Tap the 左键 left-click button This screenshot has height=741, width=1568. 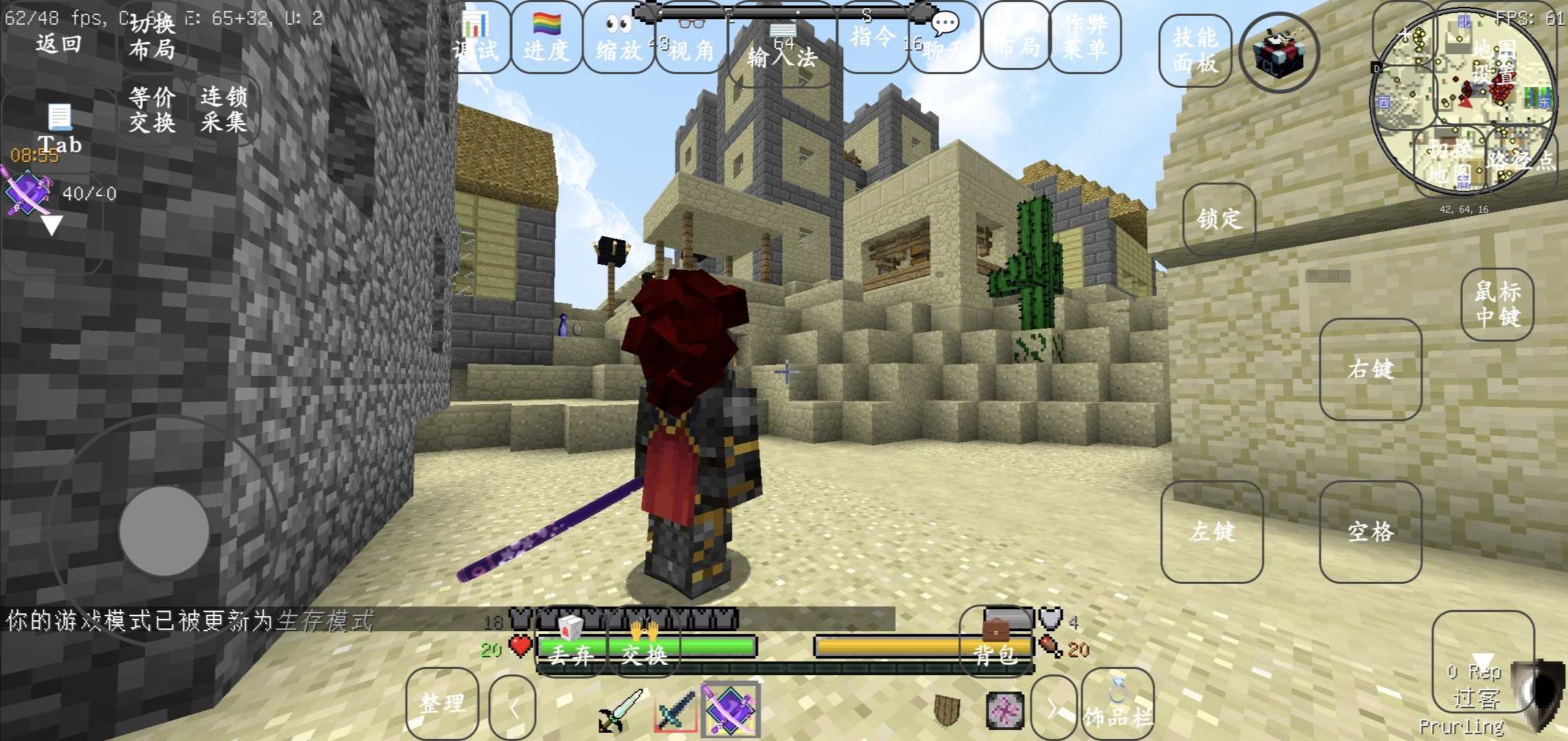pos(1212,532)
